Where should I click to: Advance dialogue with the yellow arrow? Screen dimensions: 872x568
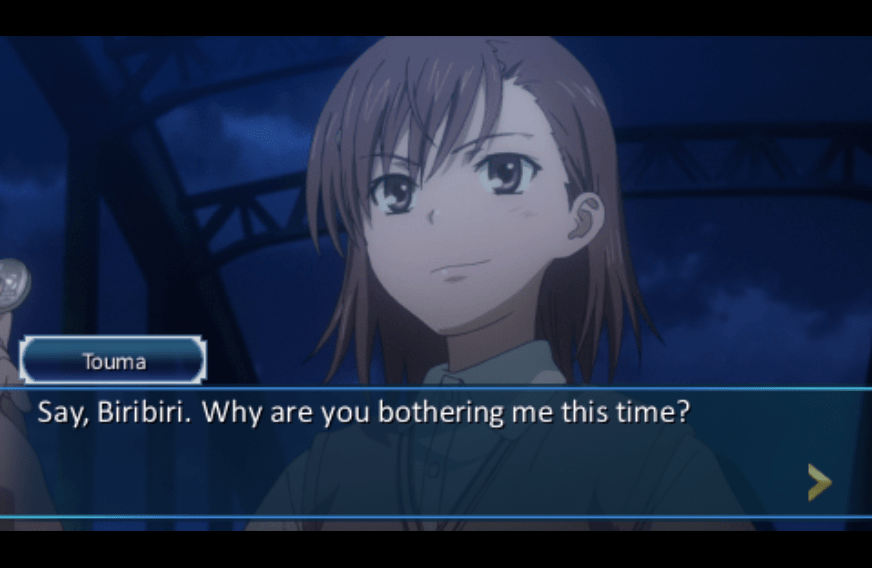(x=819, y=482)
